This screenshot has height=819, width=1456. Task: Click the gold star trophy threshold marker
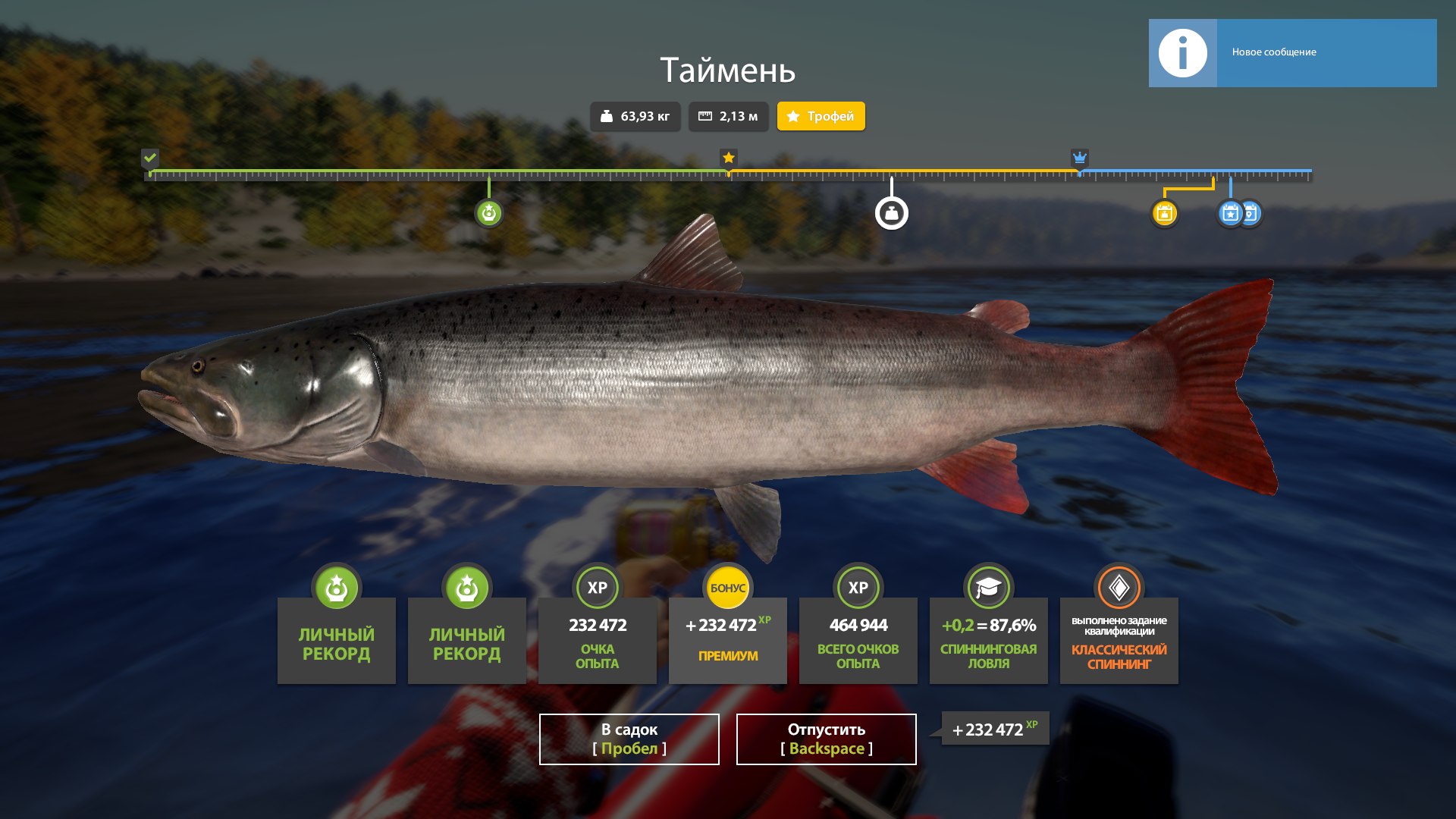tap(728, 158)
